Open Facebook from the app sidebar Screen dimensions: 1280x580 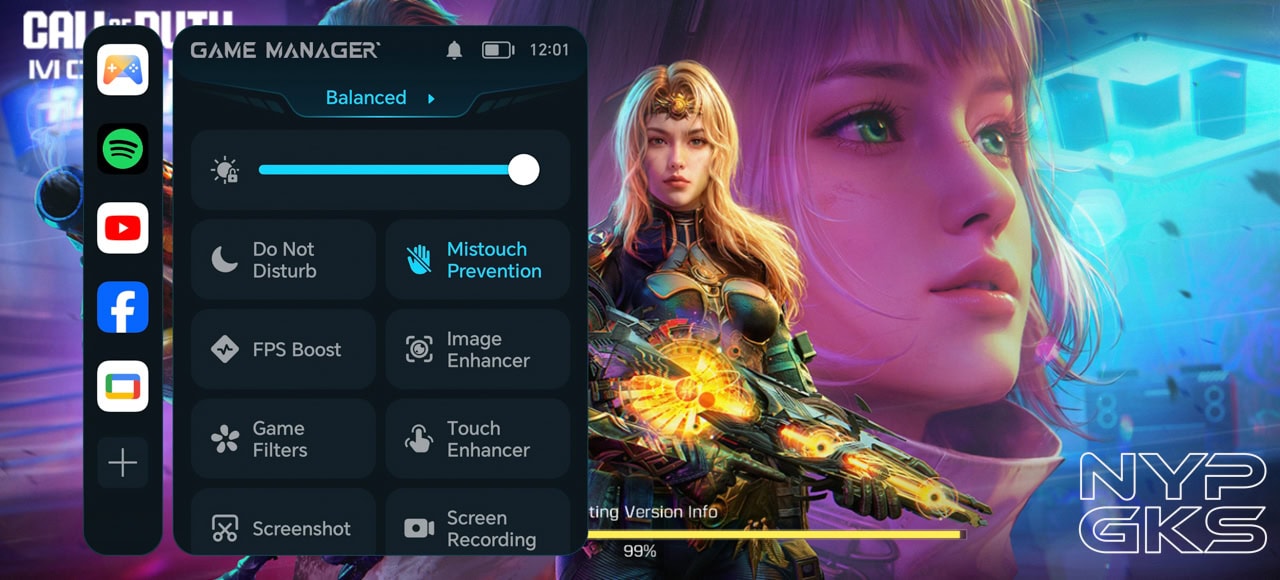pos(123,307)
